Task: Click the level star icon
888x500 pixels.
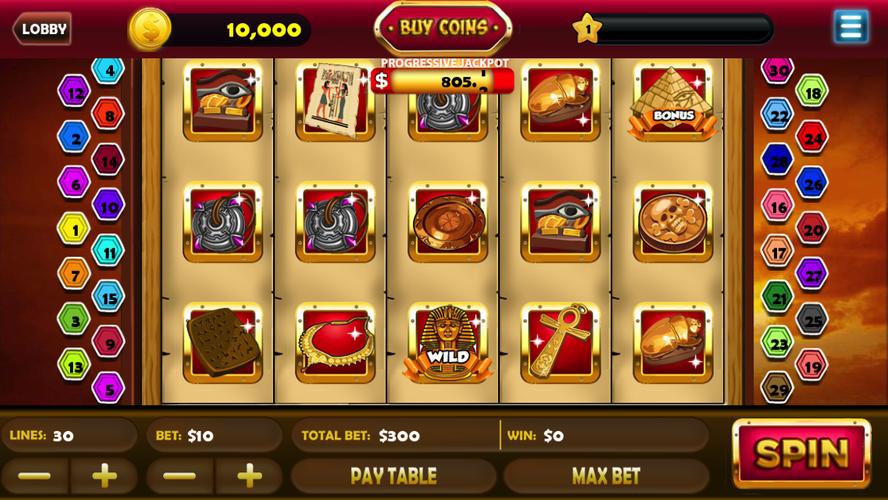Action: pos(587,29)
